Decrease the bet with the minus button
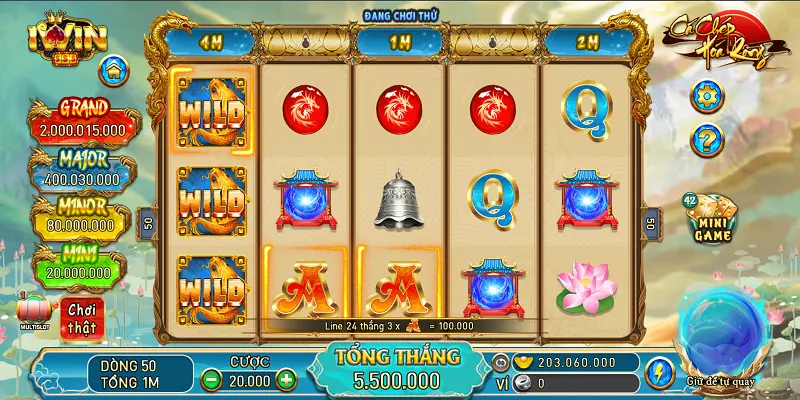 [x=211, y=380]
